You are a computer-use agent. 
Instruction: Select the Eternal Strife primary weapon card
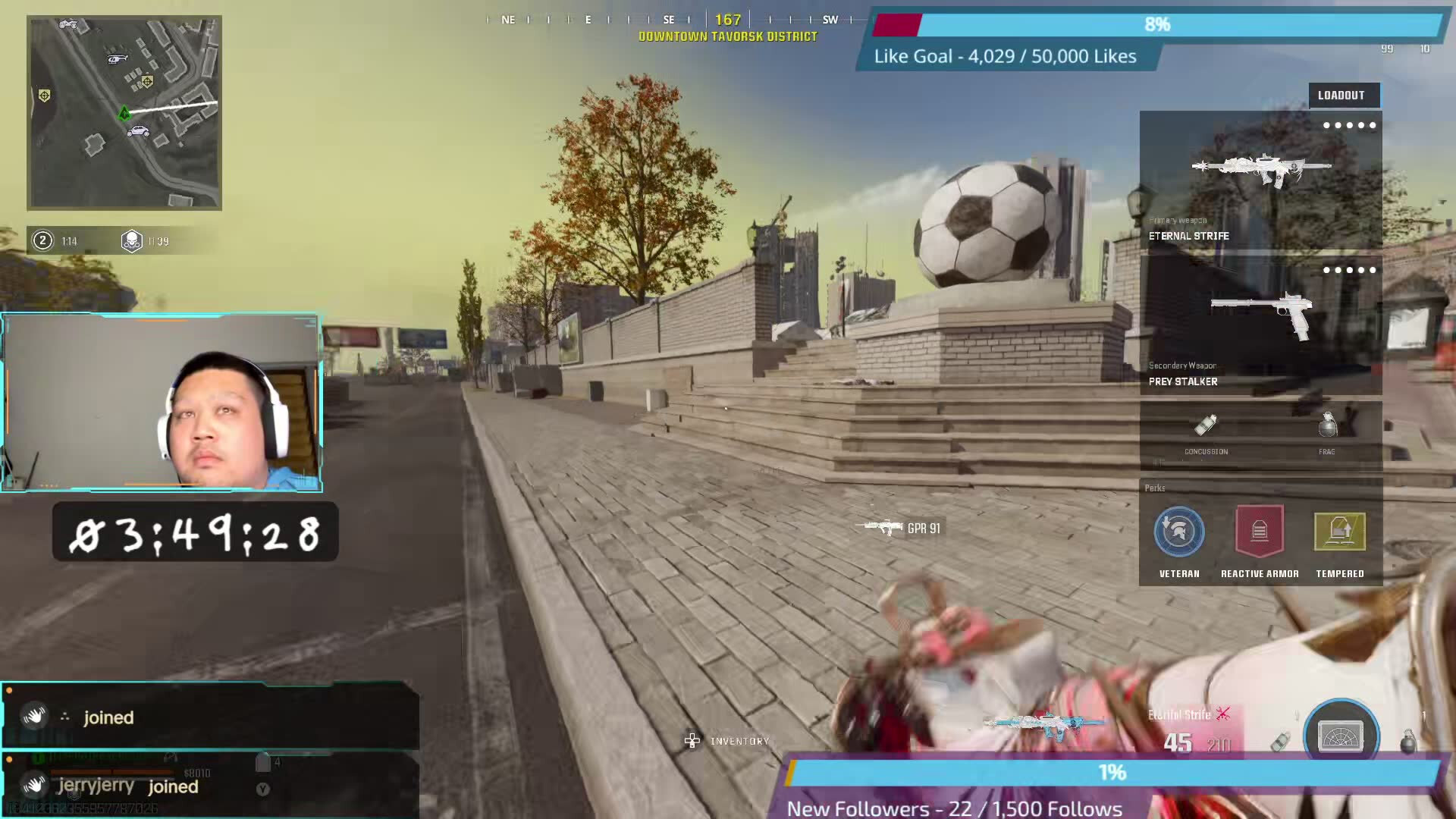pos(1260,180)
